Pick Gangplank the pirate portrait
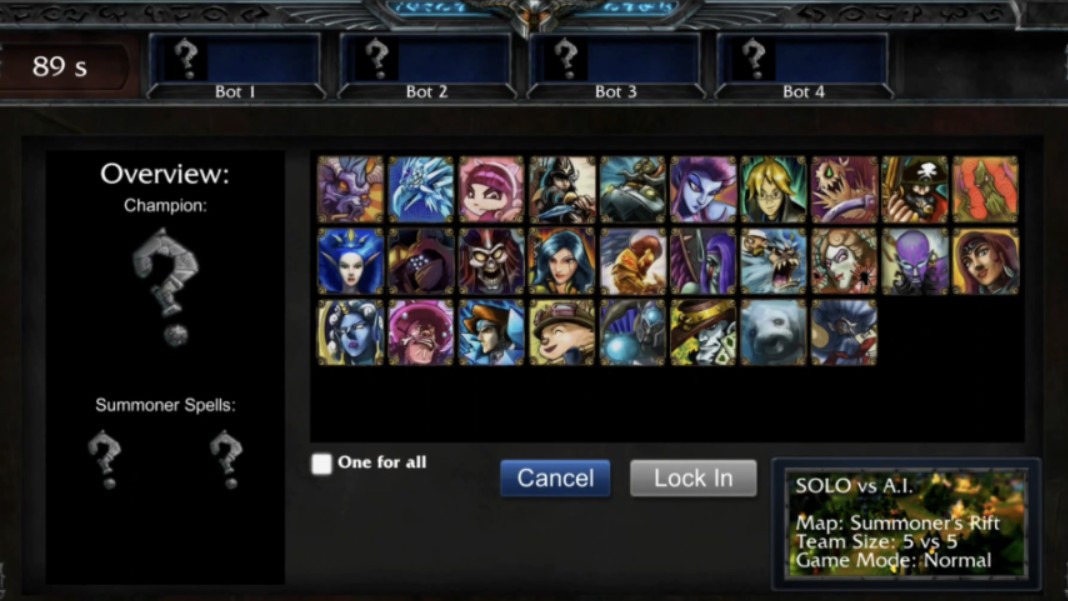 pyautogui.click(x=914, y=189)
